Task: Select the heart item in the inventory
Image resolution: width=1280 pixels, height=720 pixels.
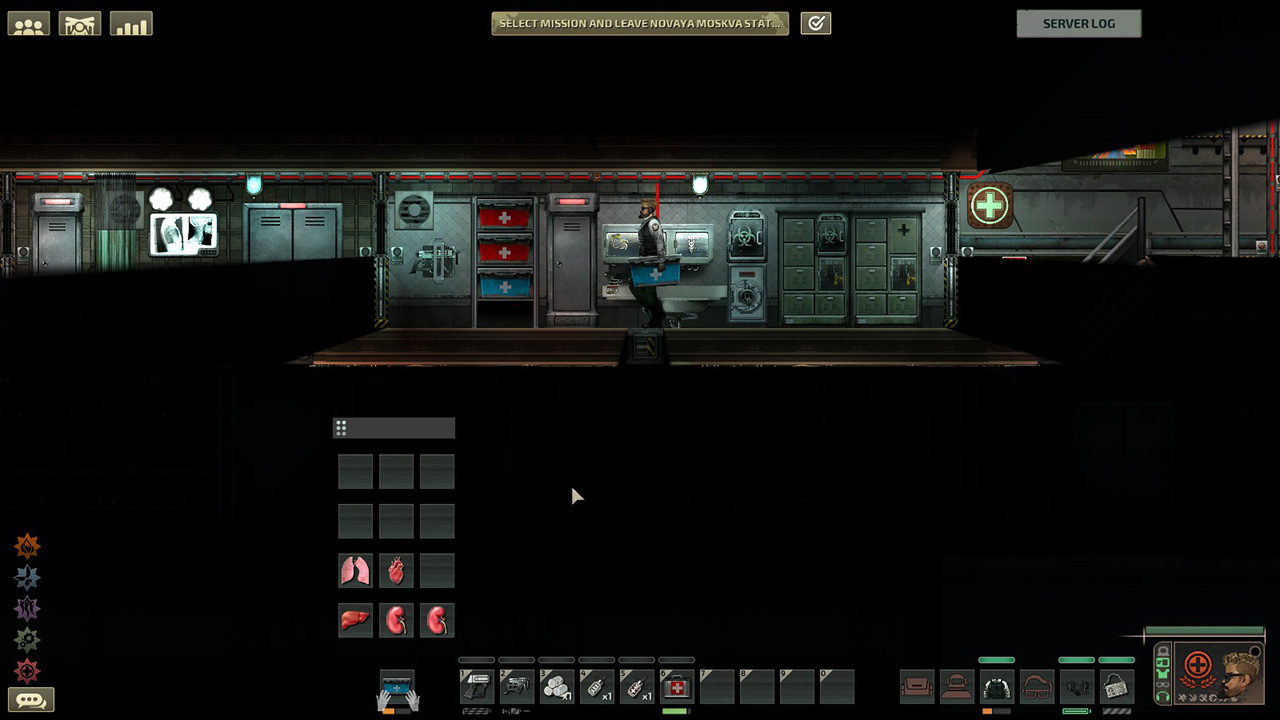Action: pyautogui.click(x=396, y=571)
